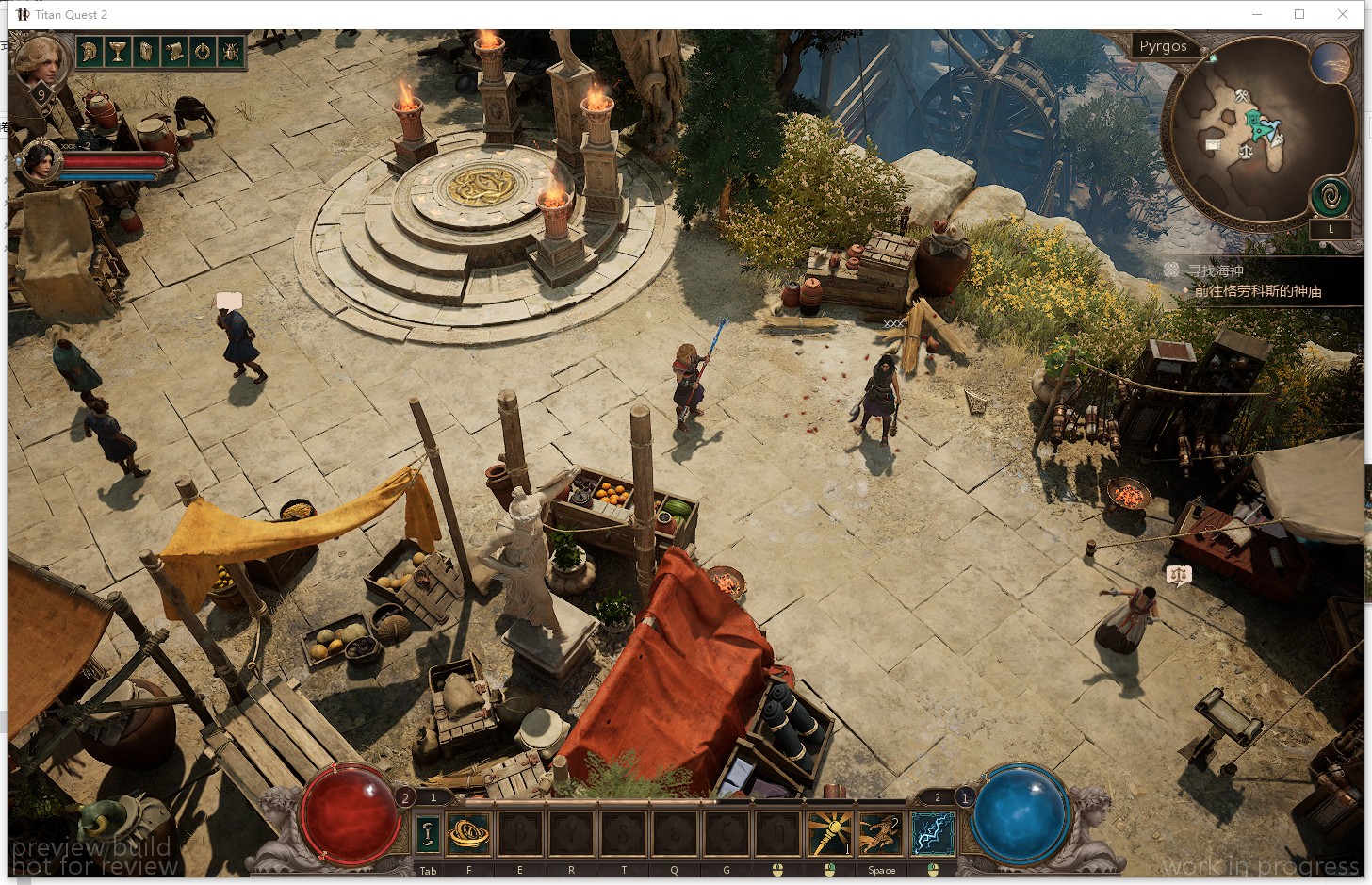The width and height of the screenshot is (1372, 885).
Task: Click the dark-haired party member portrait
Action: pos(41,160)
